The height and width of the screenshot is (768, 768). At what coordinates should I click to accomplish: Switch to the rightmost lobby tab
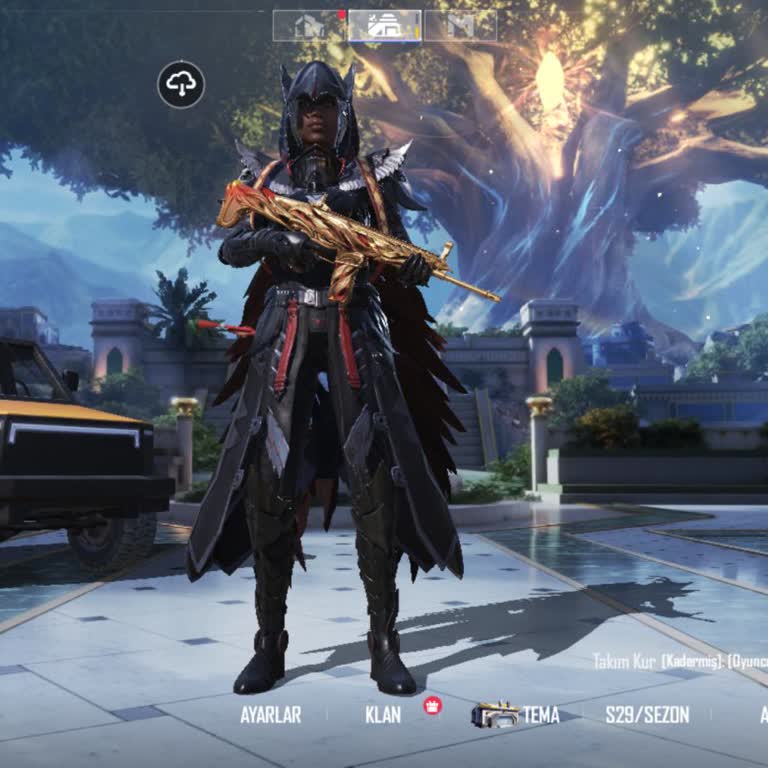[x=461, y=26]
